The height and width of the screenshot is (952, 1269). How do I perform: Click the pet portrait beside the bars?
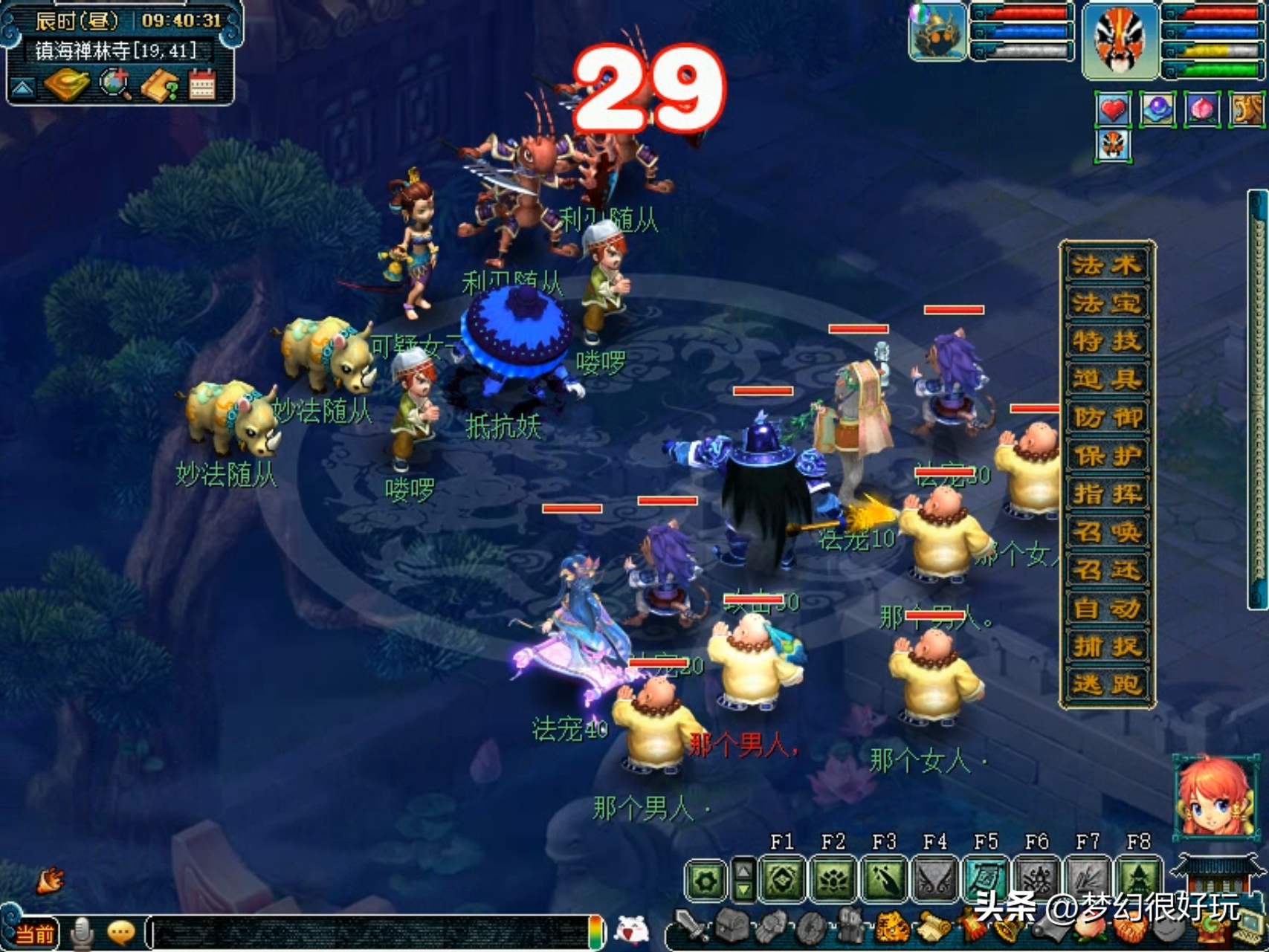point(937,33)
